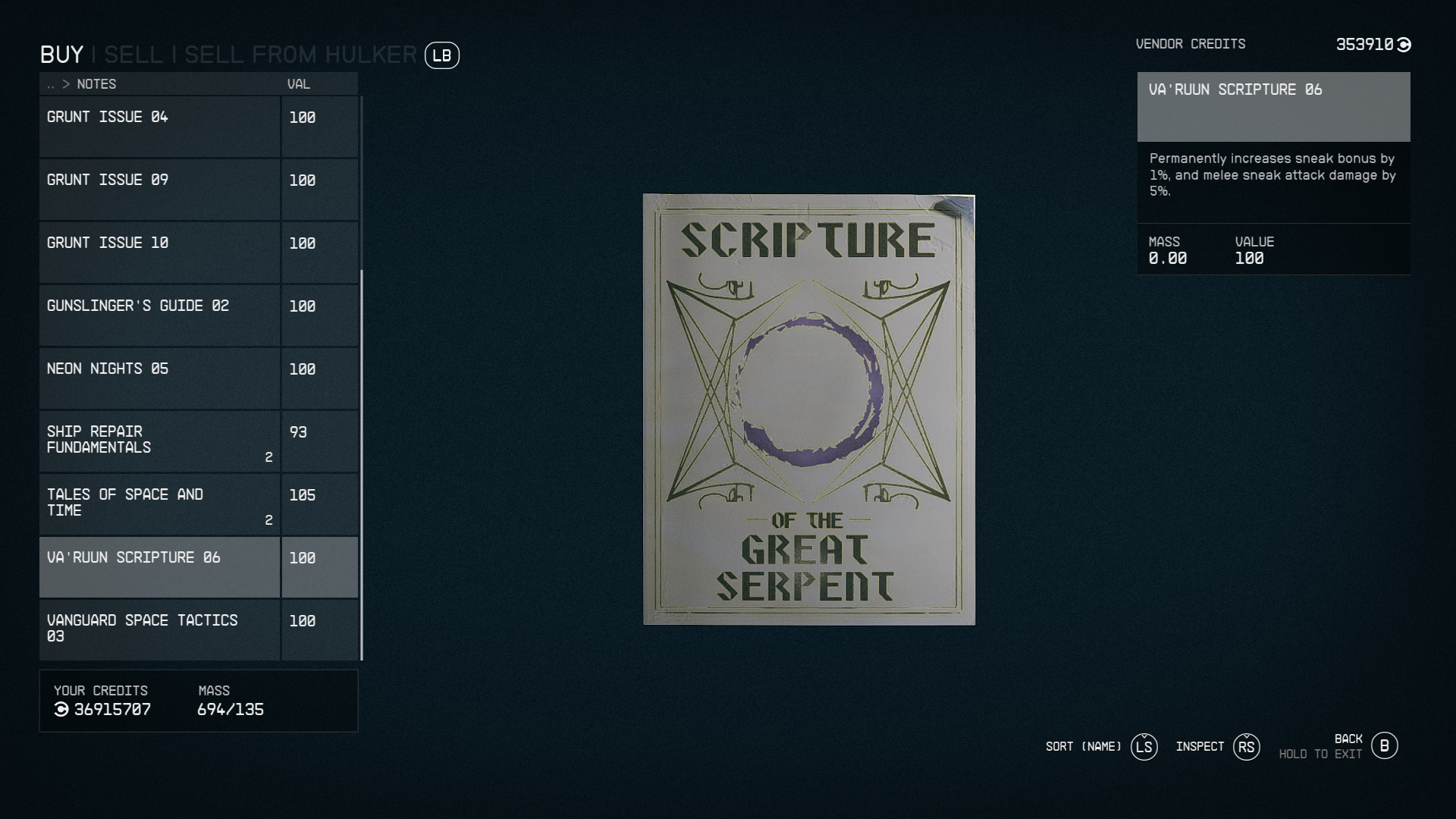
Task: Click the '..' breadcrumb to go up
Action: click(50, 84)
